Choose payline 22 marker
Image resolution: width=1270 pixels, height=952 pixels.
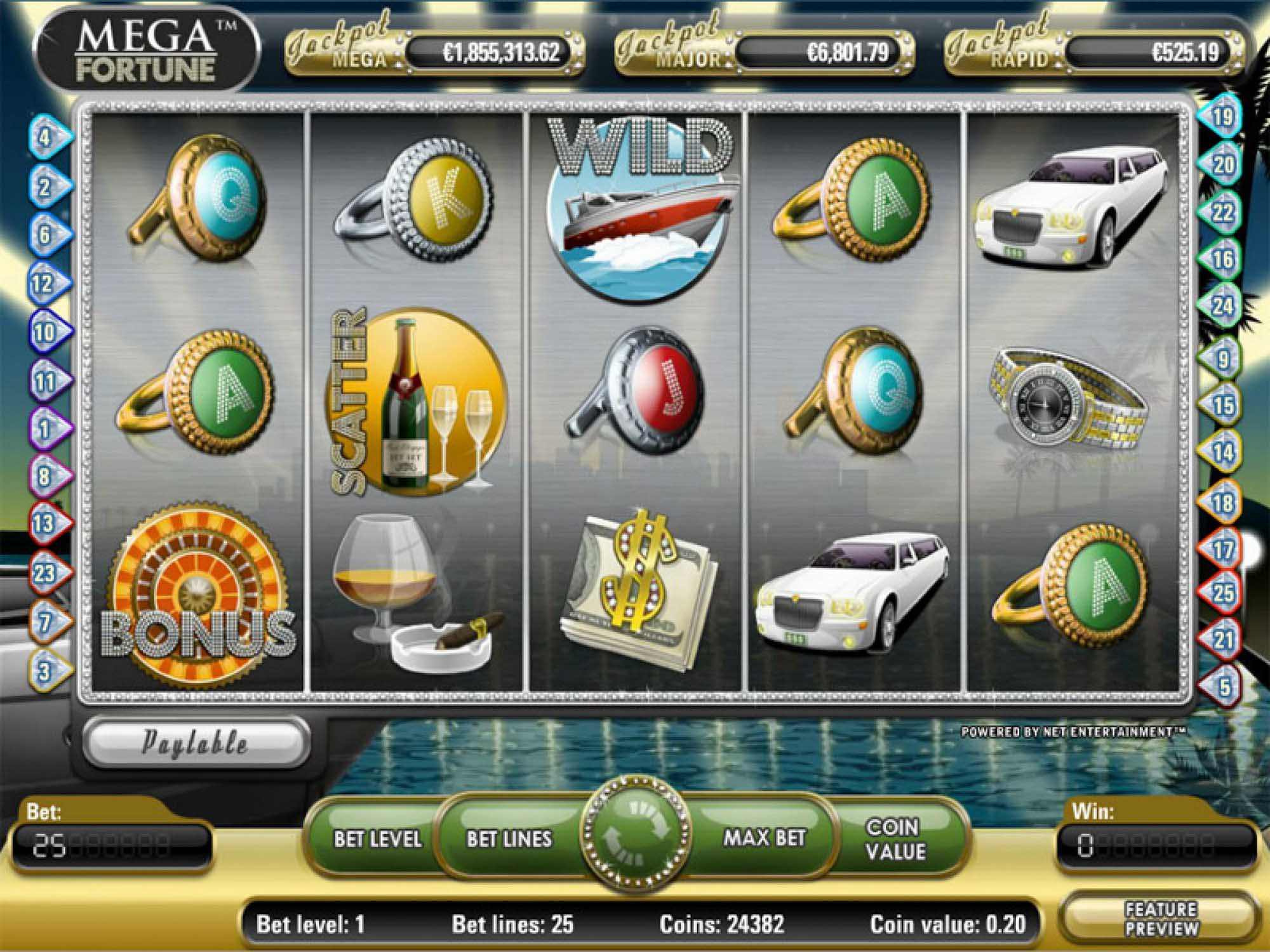(1222, 213)
